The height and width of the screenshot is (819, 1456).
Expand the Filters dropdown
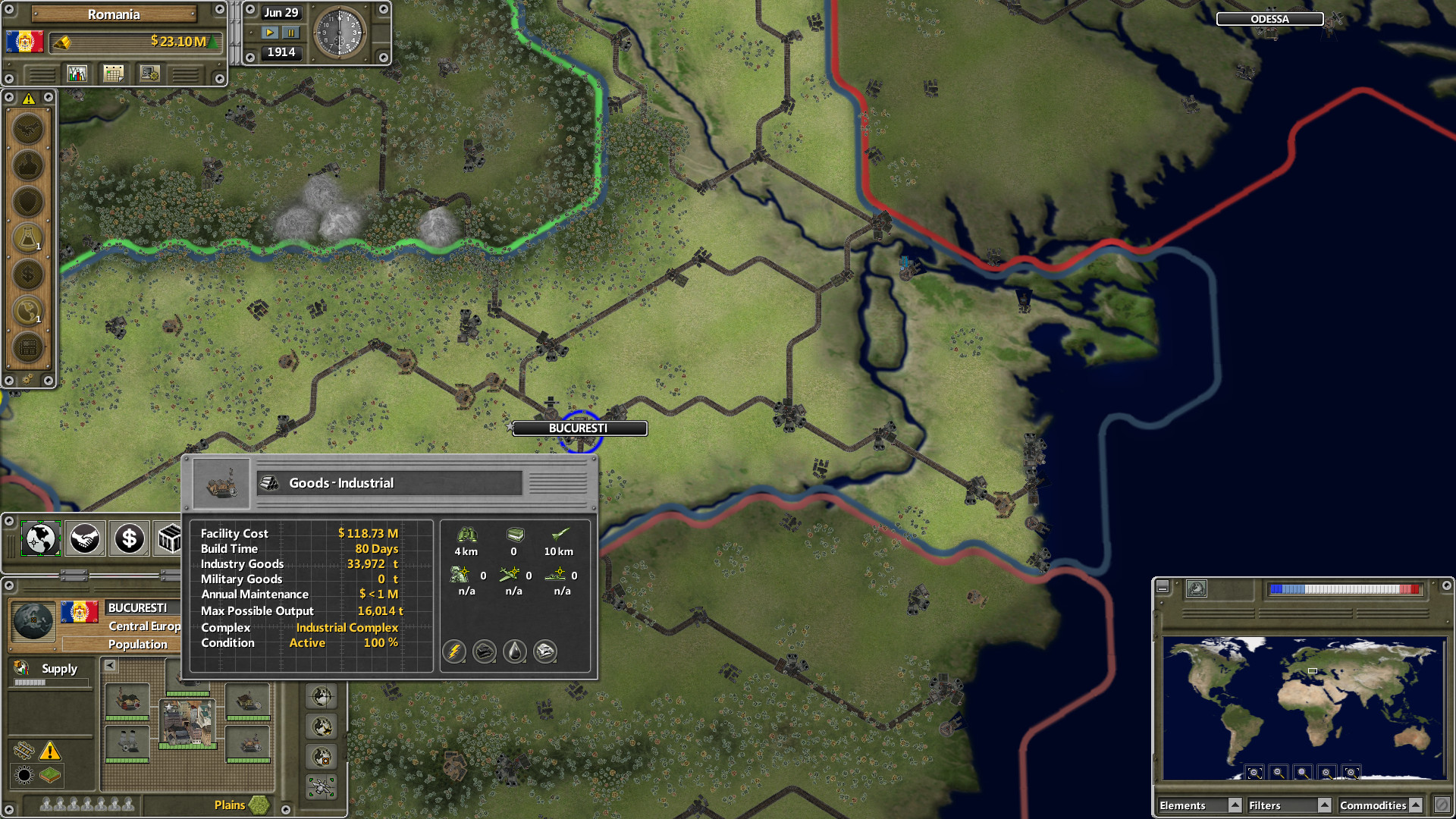point(1326,805)
